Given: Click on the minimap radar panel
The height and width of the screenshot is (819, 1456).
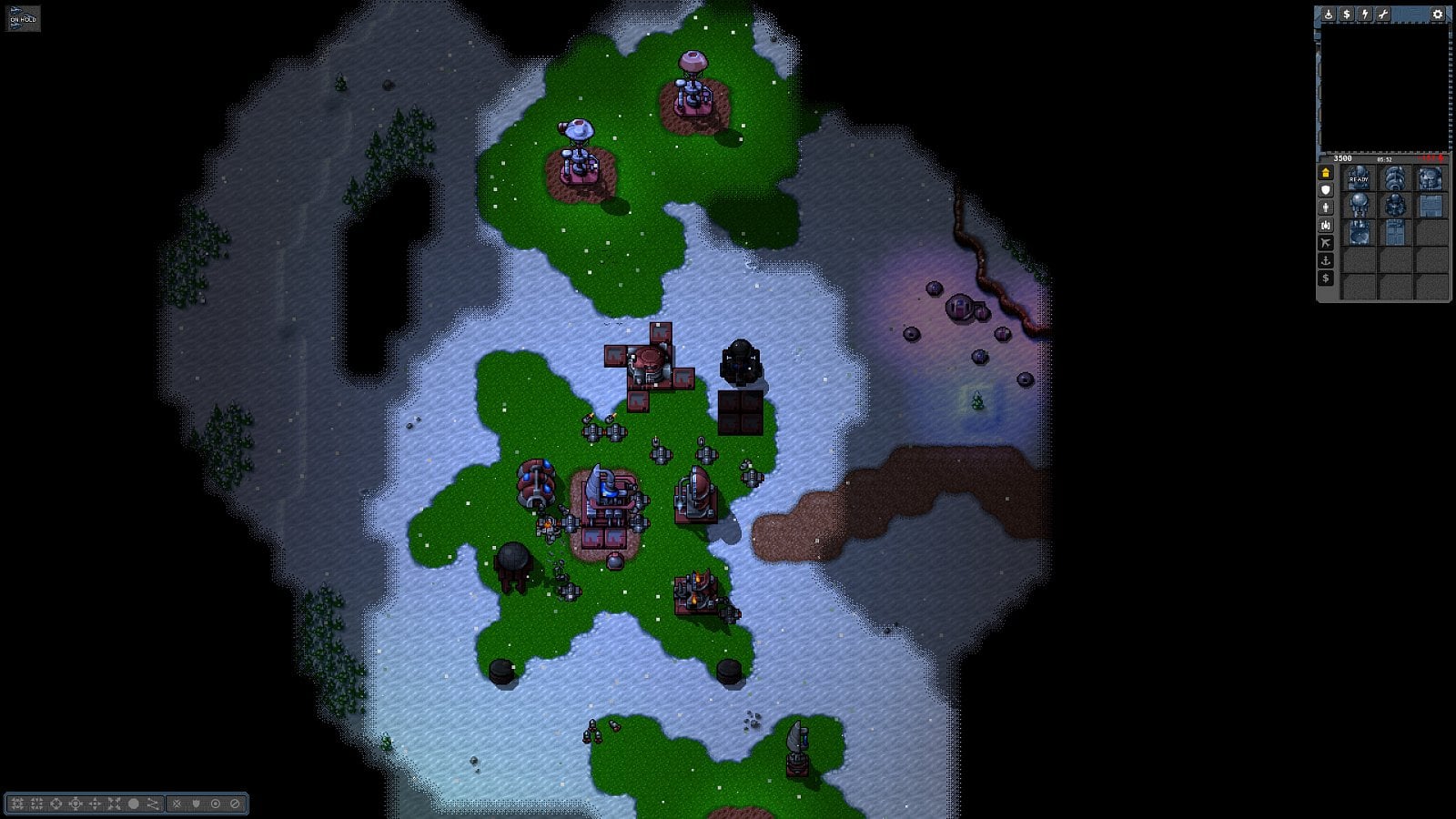Looking at the screenshot, I should pyautogui.click(x=1383, y=87).
